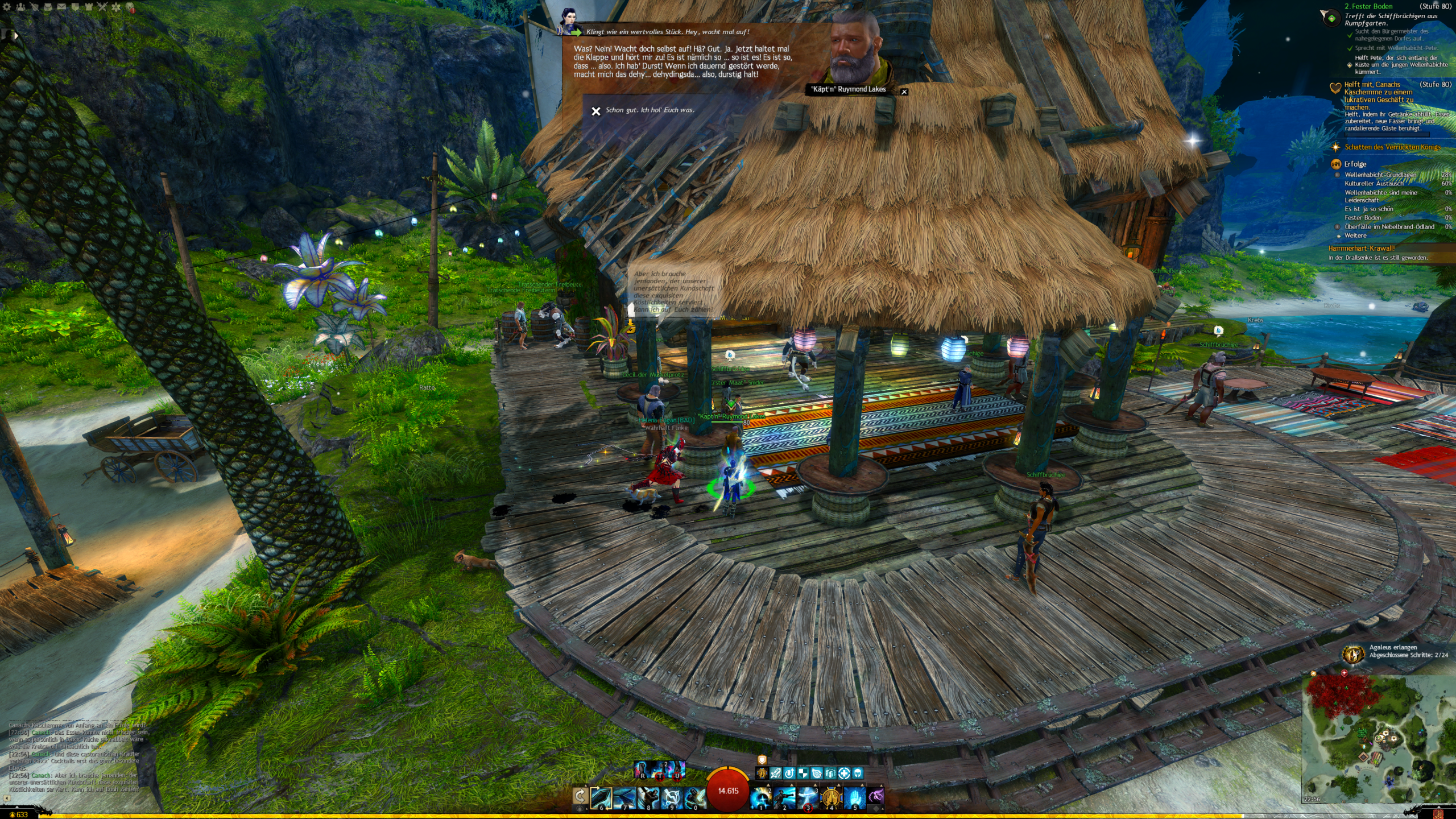
Task: Activate the glowing hand skill in slot 5
Action: pos(854,797)
